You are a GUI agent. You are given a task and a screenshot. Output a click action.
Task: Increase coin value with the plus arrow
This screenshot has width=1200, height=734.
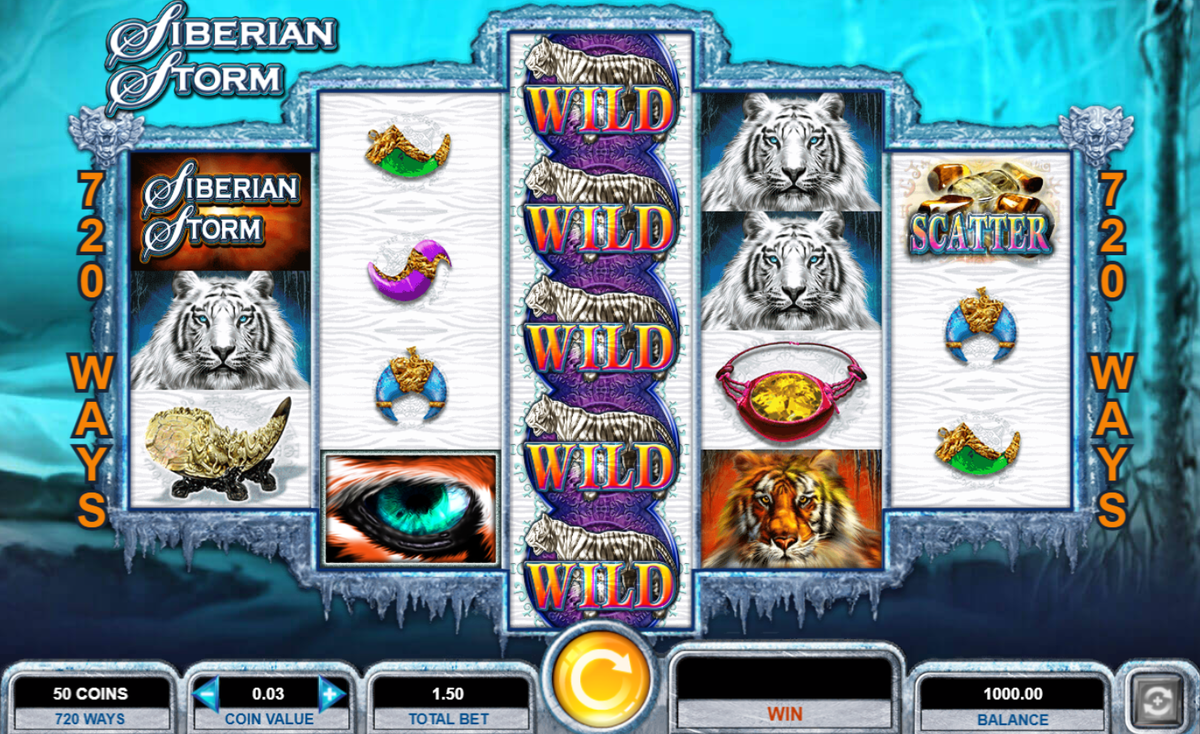pos(332,693)
